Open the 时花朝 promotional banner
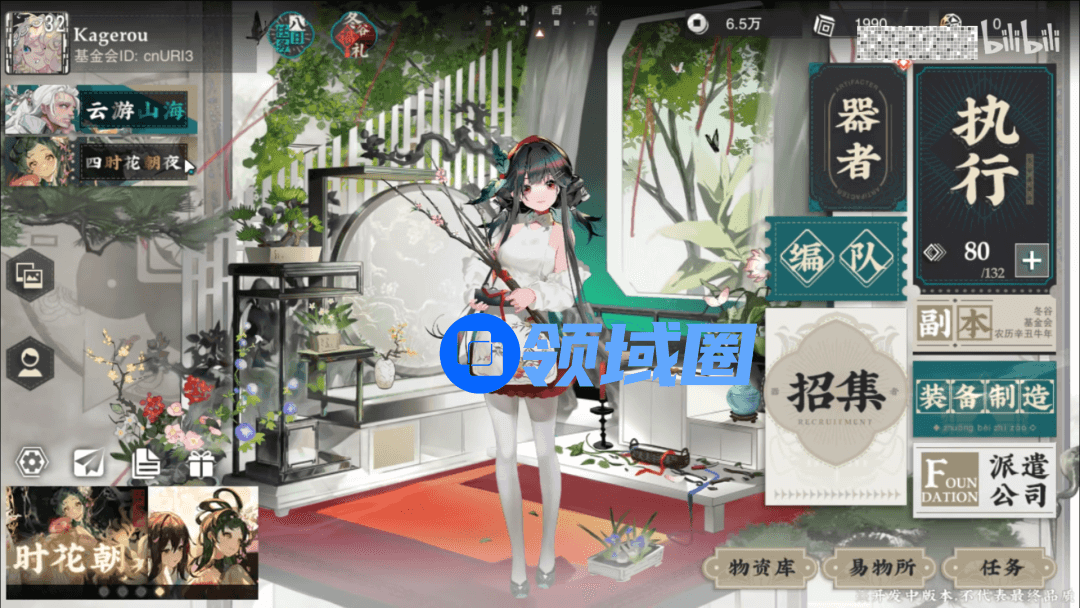The image size is (1080, 608). point(132,542)
